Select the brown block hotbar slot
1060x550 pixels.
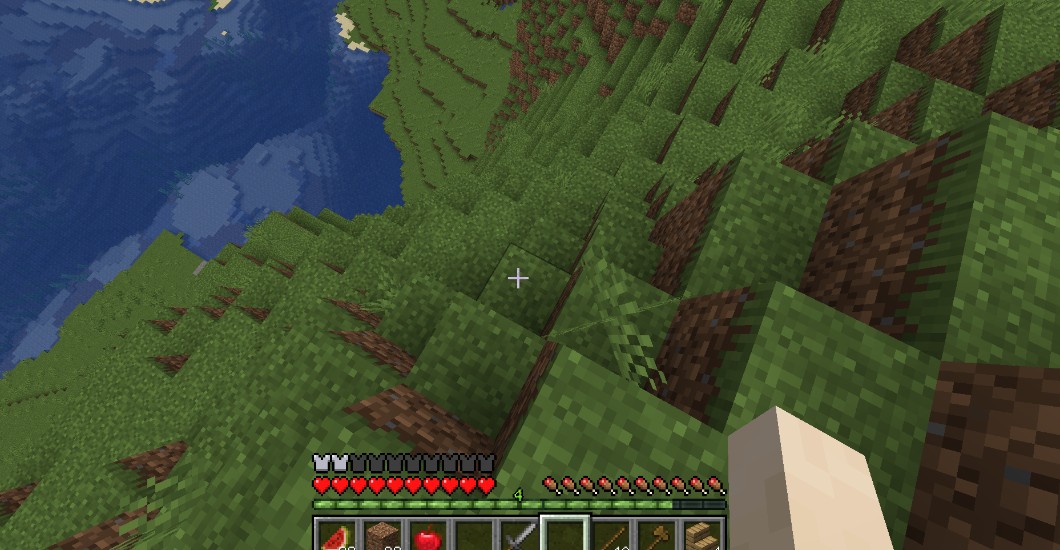click(x=382, y=537)
